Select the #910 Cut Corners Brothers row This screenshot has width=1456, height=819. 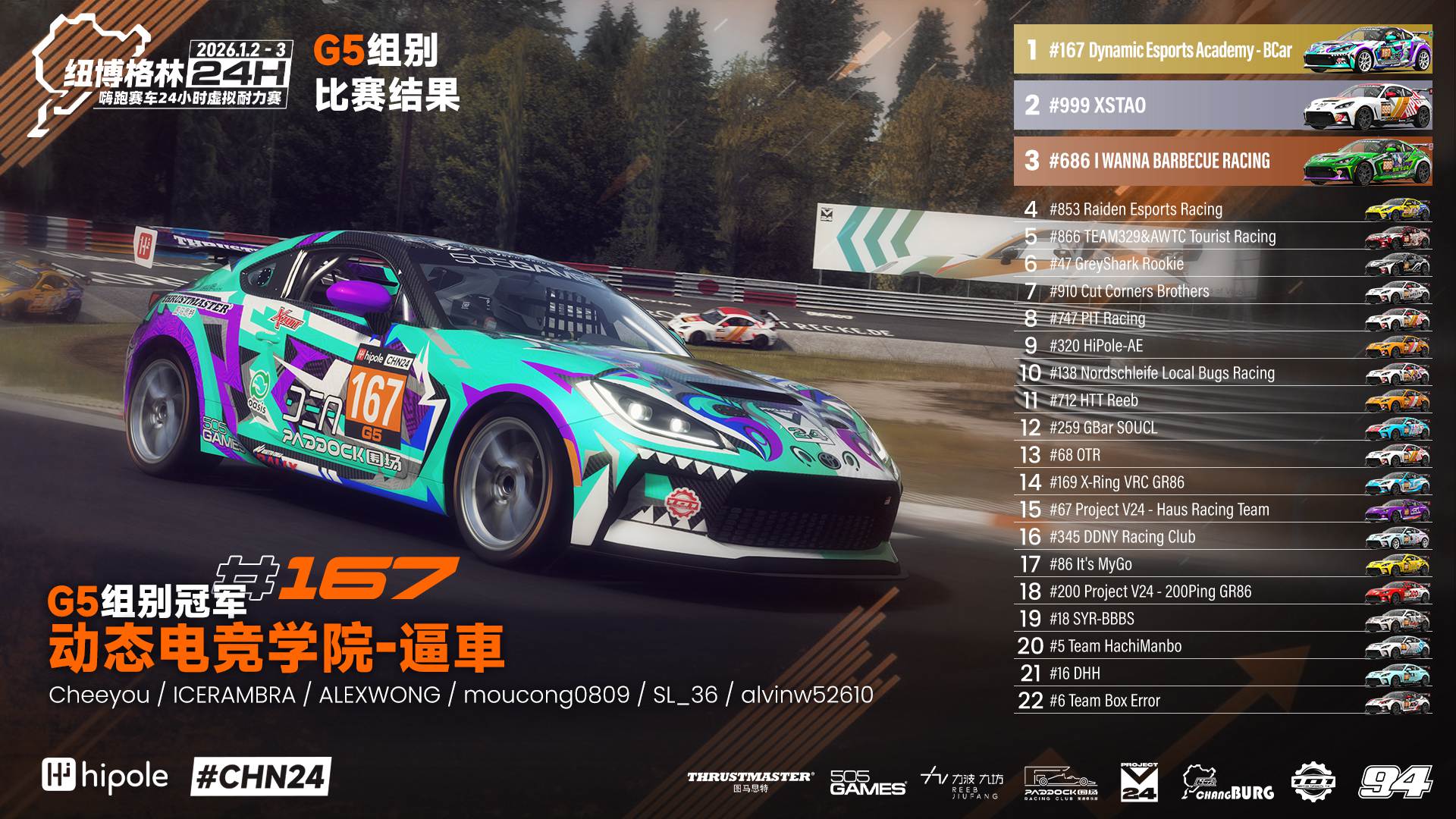click(1222, 291)
